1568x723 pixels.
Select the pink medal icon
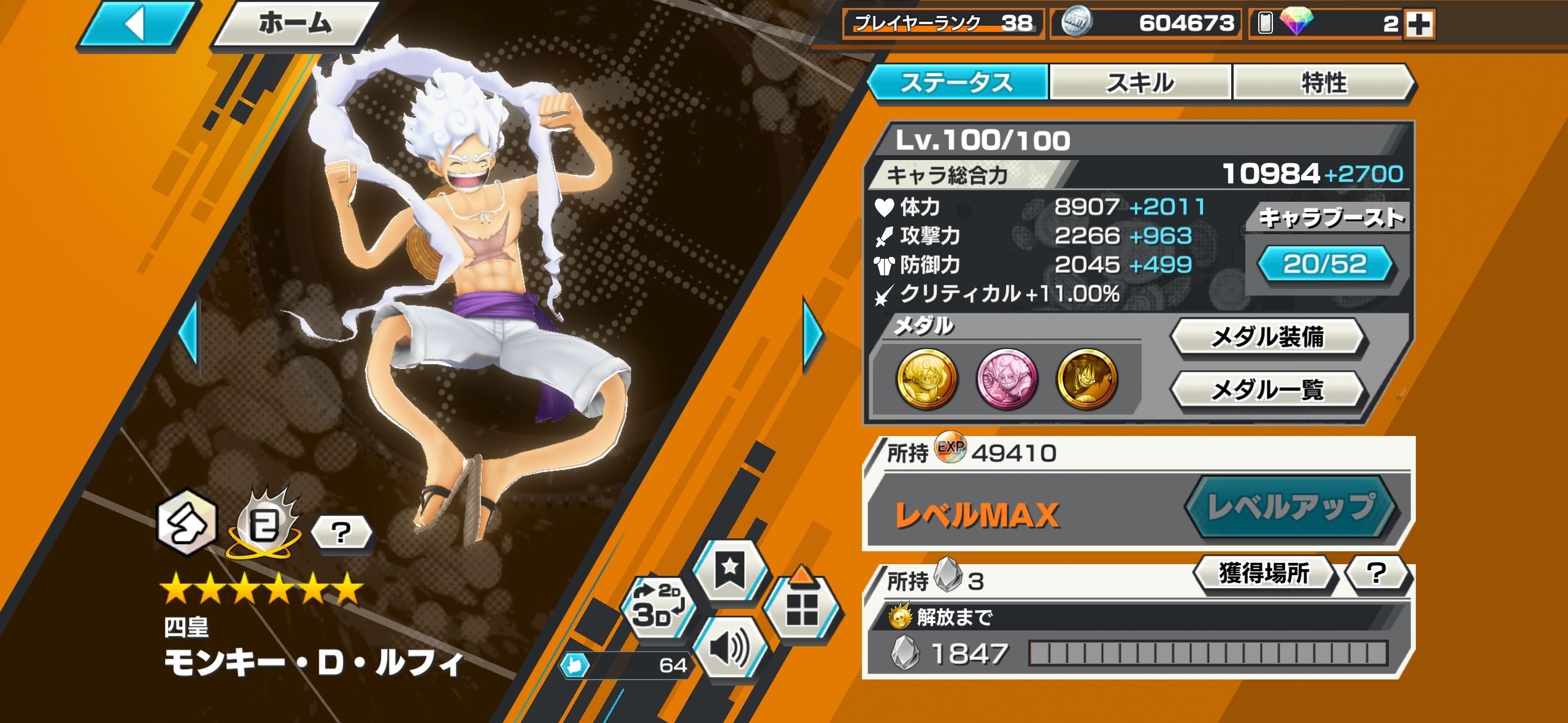(1007, 378)
